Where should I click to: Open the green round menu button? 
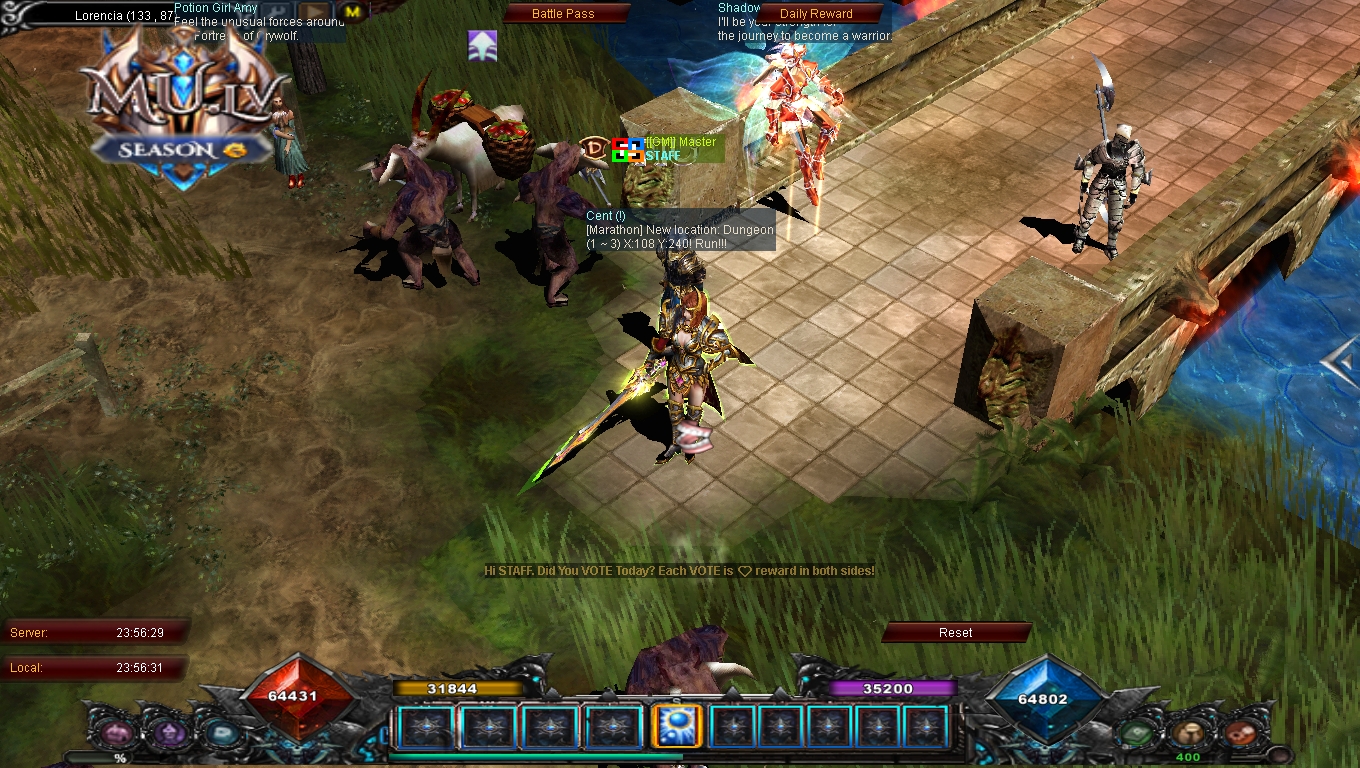click(x=1138, y=733)
